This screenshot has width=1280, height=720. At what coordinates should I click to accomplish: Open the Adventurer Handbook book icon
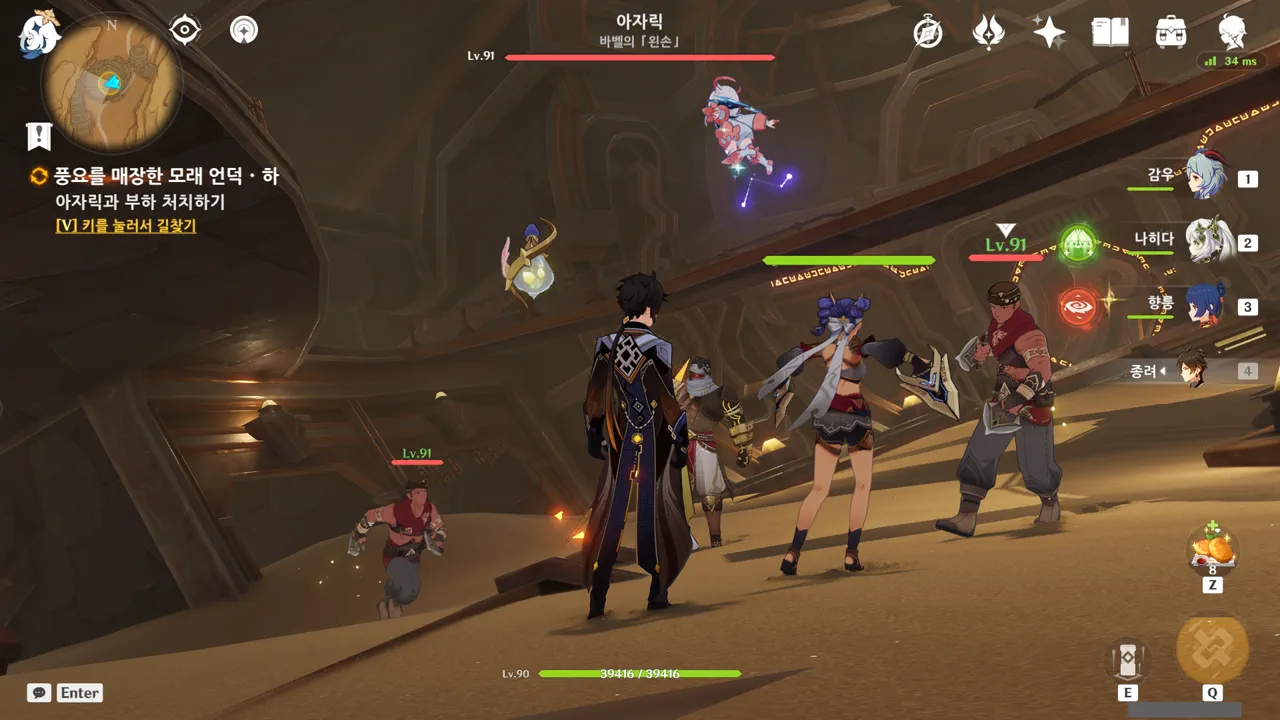coord(1109,32)
